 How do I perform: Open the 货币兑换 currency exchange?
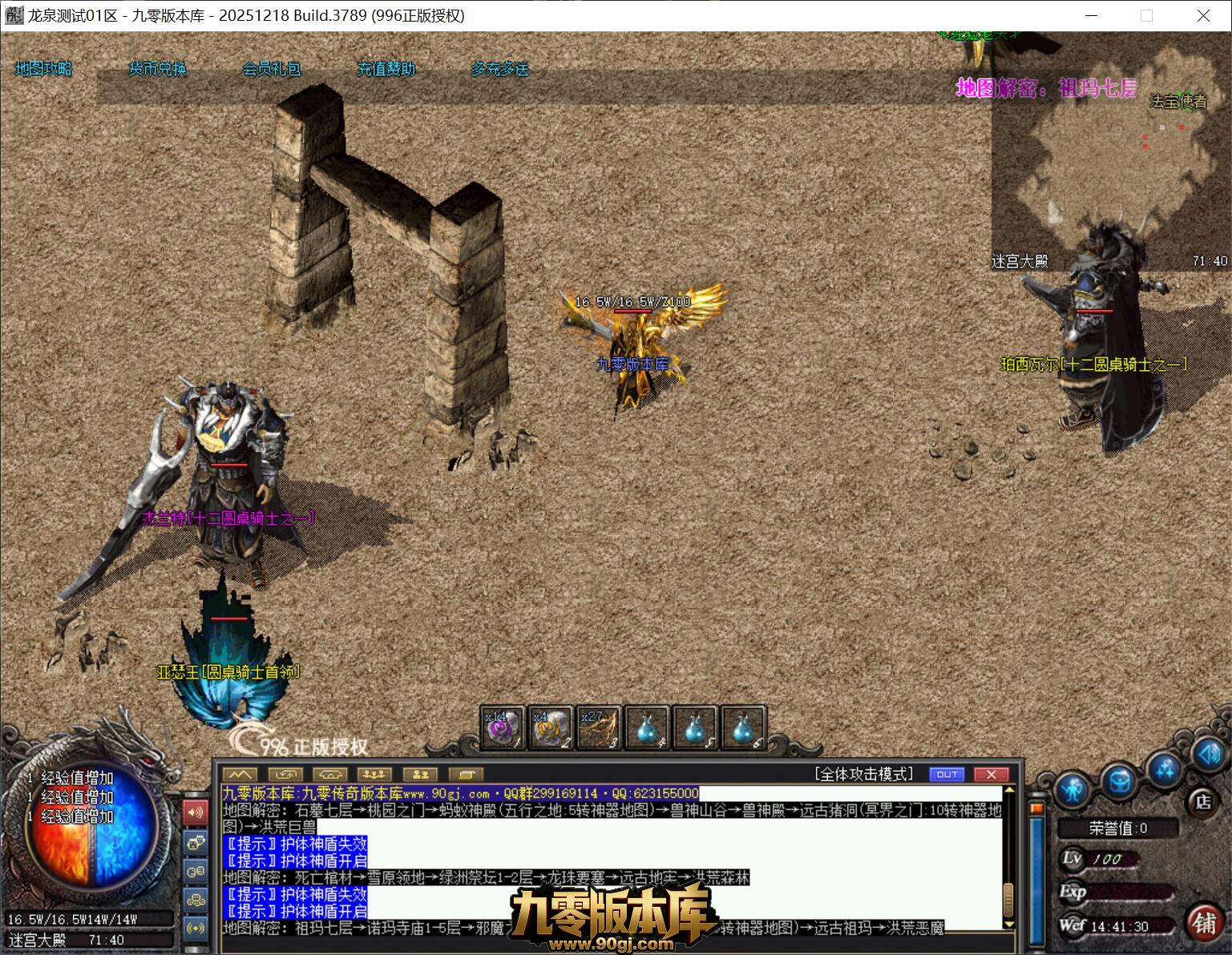tap(158, 69)
